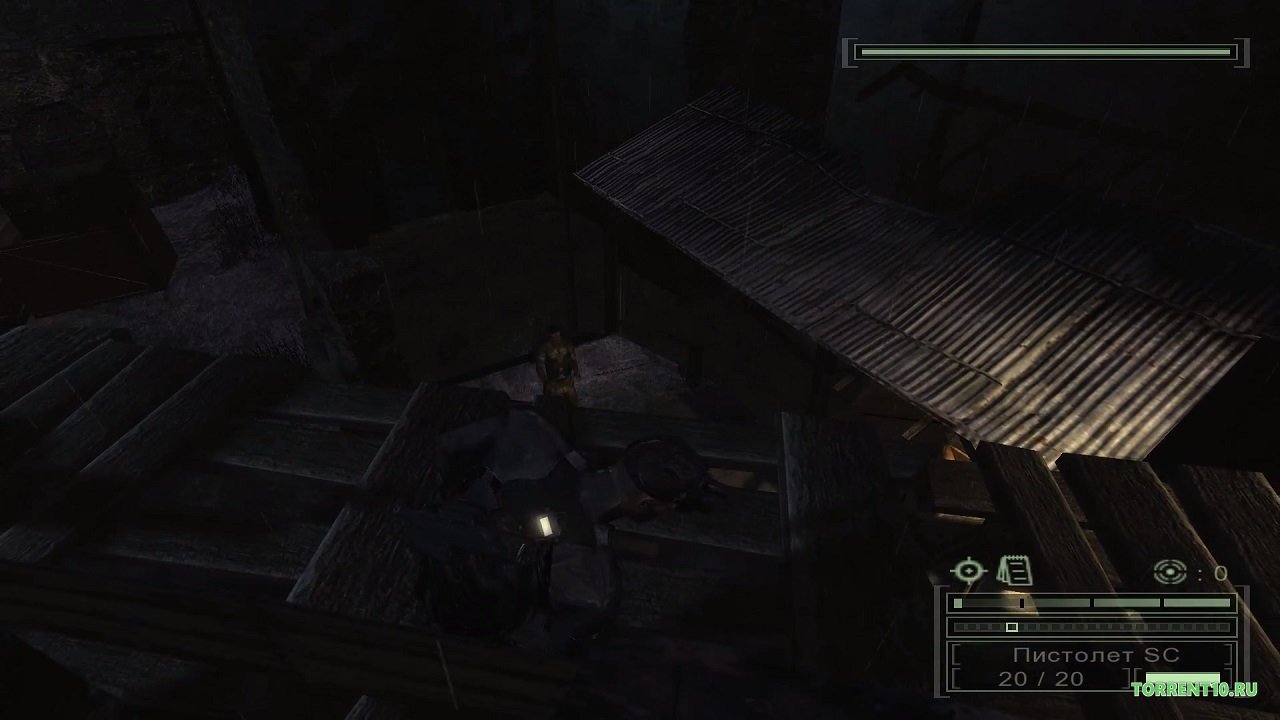Open the notepad objectives icon

point(1016,571)
